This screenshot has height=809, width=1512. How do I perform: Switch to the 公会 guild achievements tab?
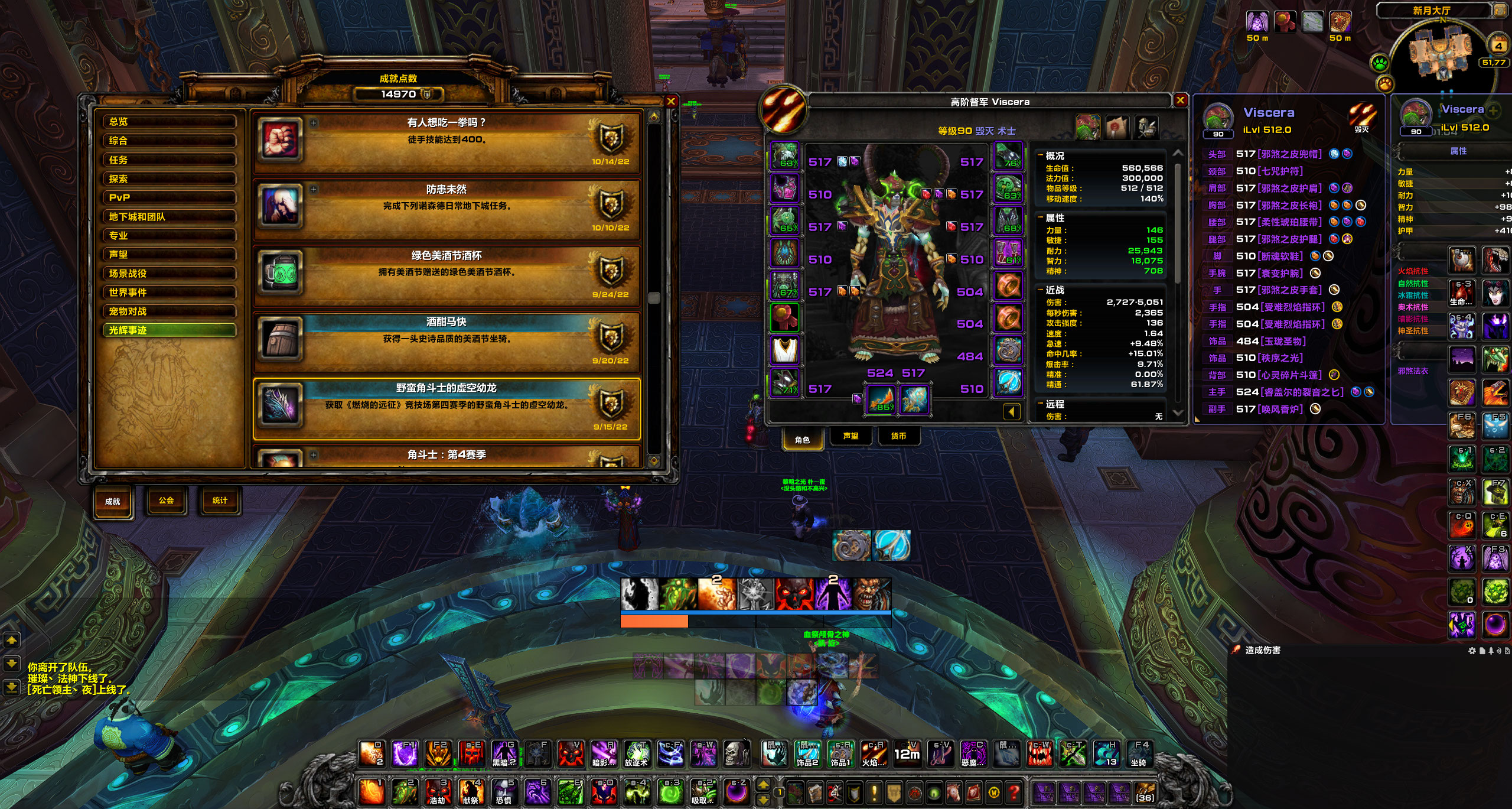(x=166, y=501)
